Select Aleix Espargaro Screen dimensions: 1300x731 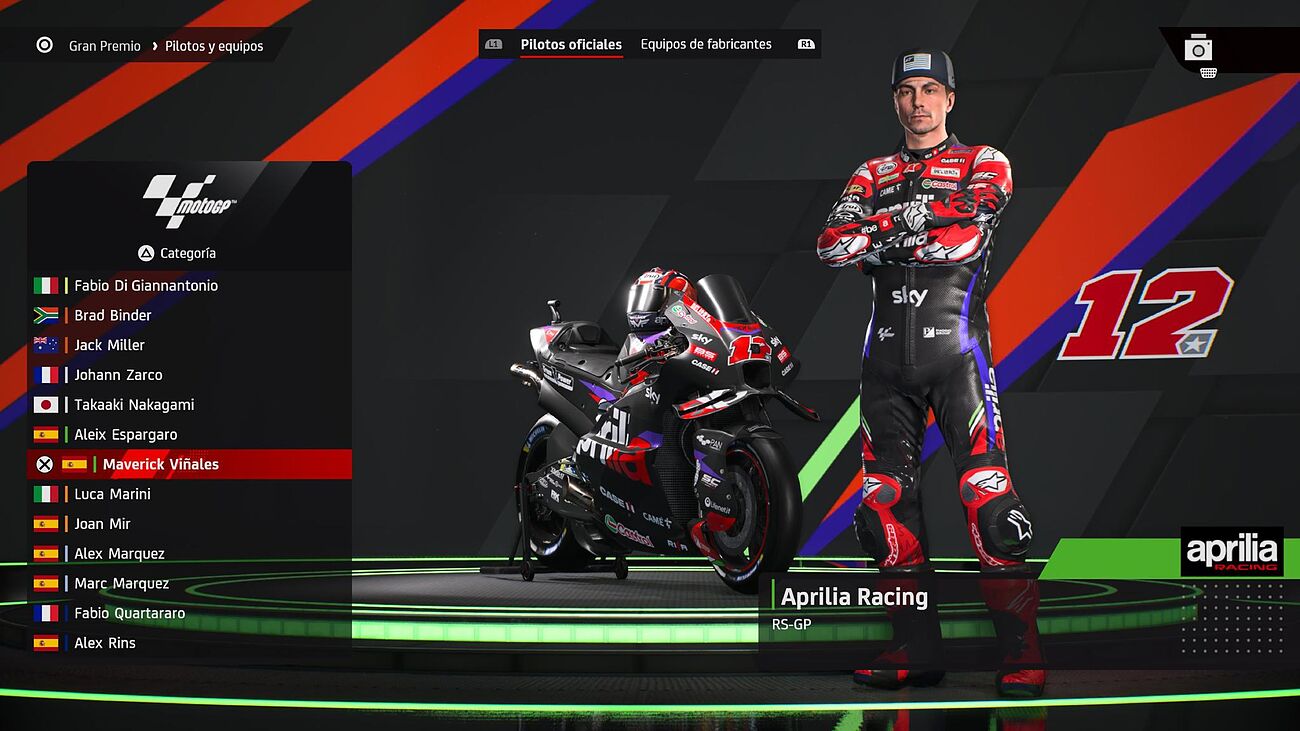point(125,435)
